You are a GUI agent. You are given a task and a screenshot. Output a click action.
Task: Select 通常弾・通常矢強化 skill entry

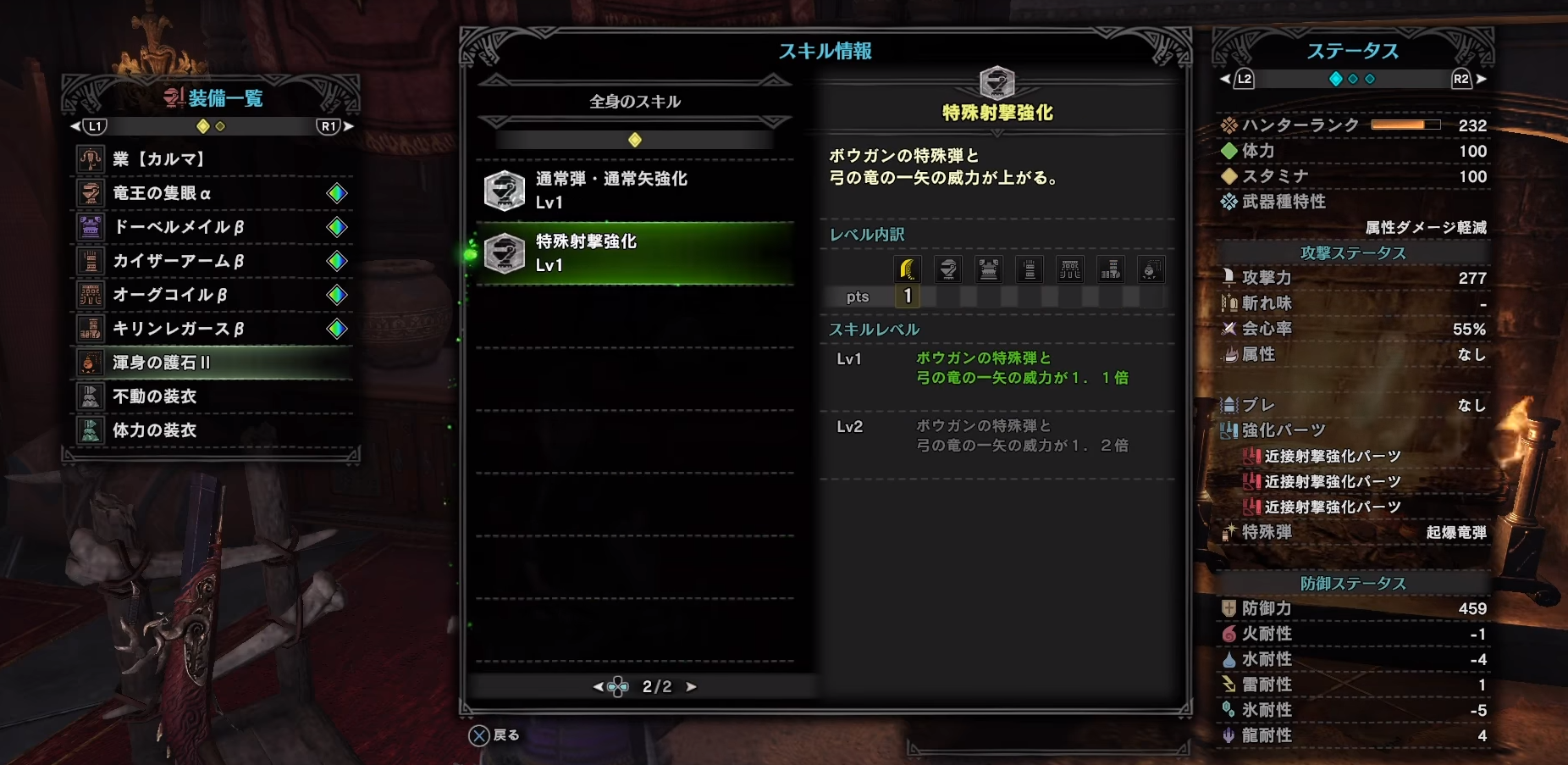pos(635,191)
